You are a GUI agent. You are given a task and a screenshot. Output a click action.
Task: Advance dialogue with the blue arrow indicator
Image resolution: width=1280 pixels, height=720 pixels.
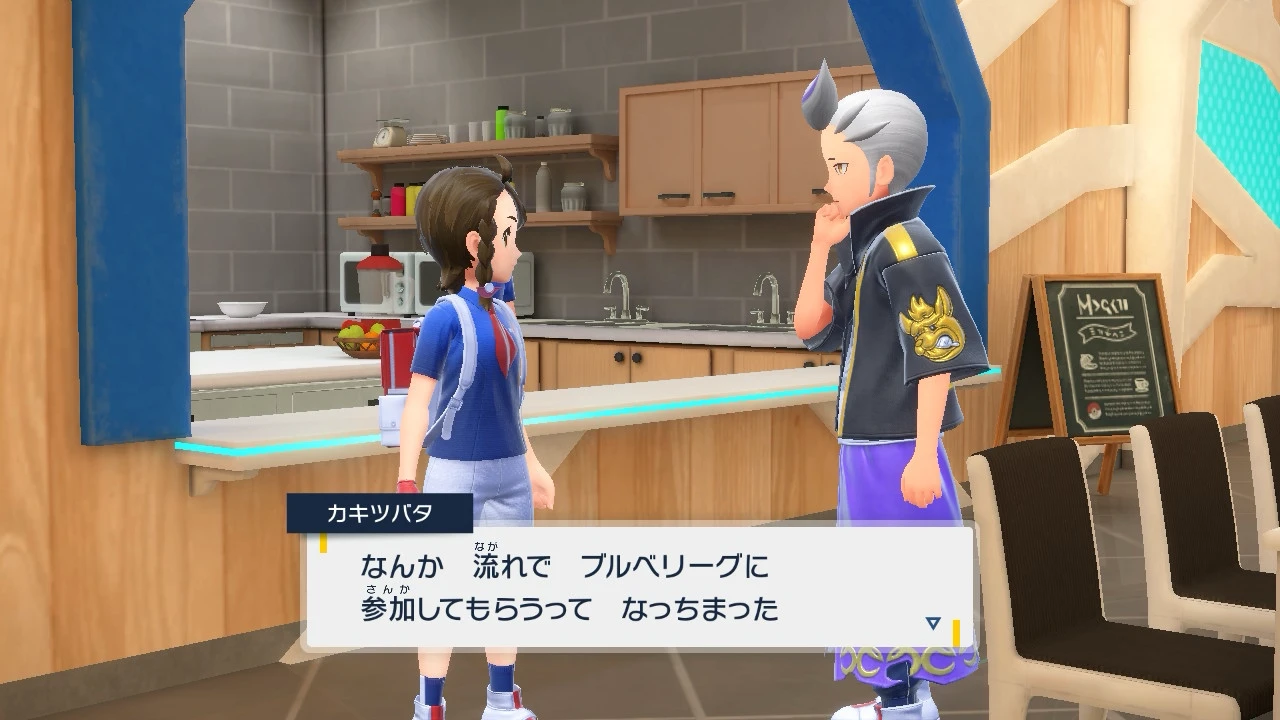933,623
